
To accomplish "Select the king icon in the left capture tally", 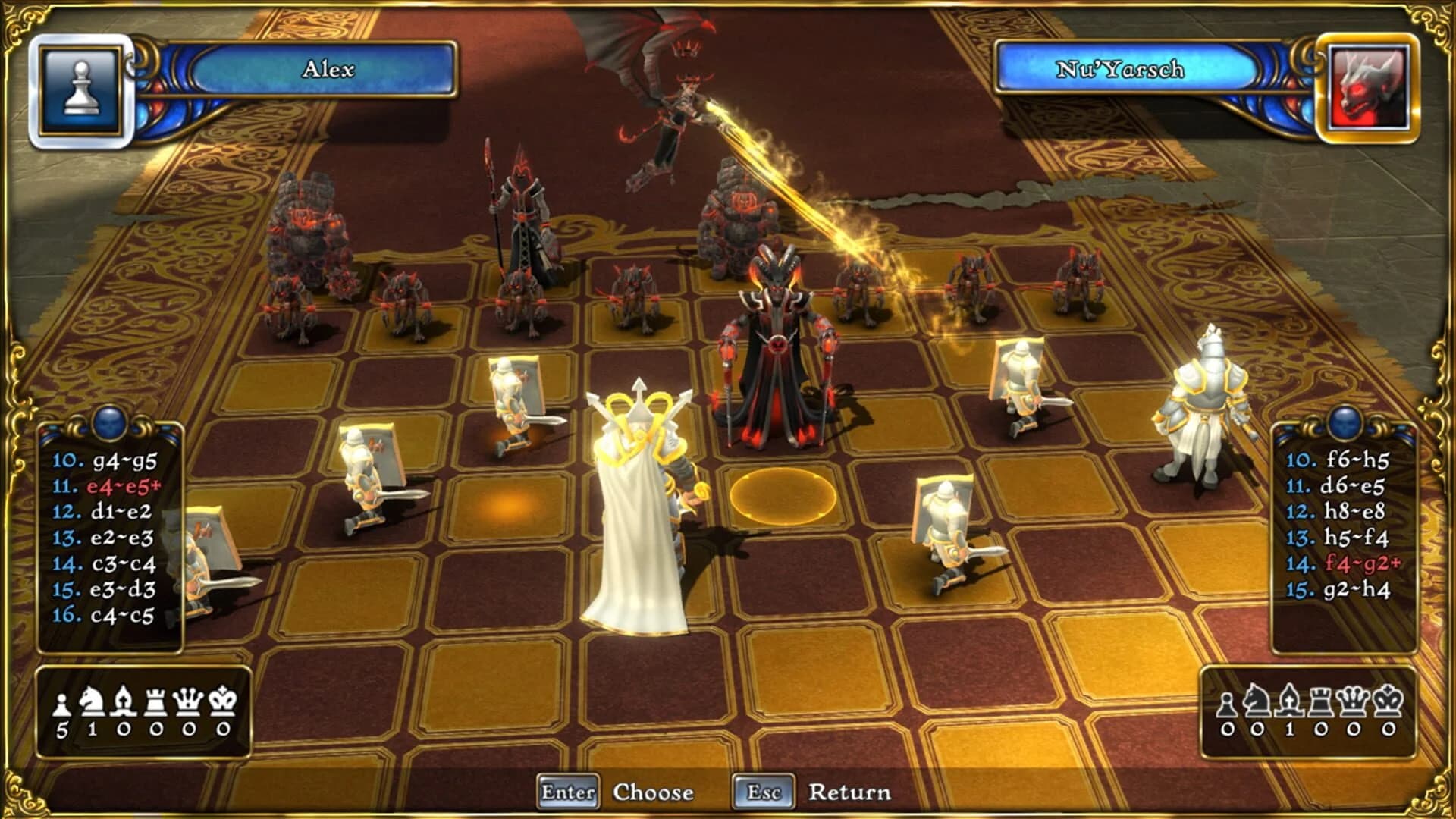I will 222,701.
